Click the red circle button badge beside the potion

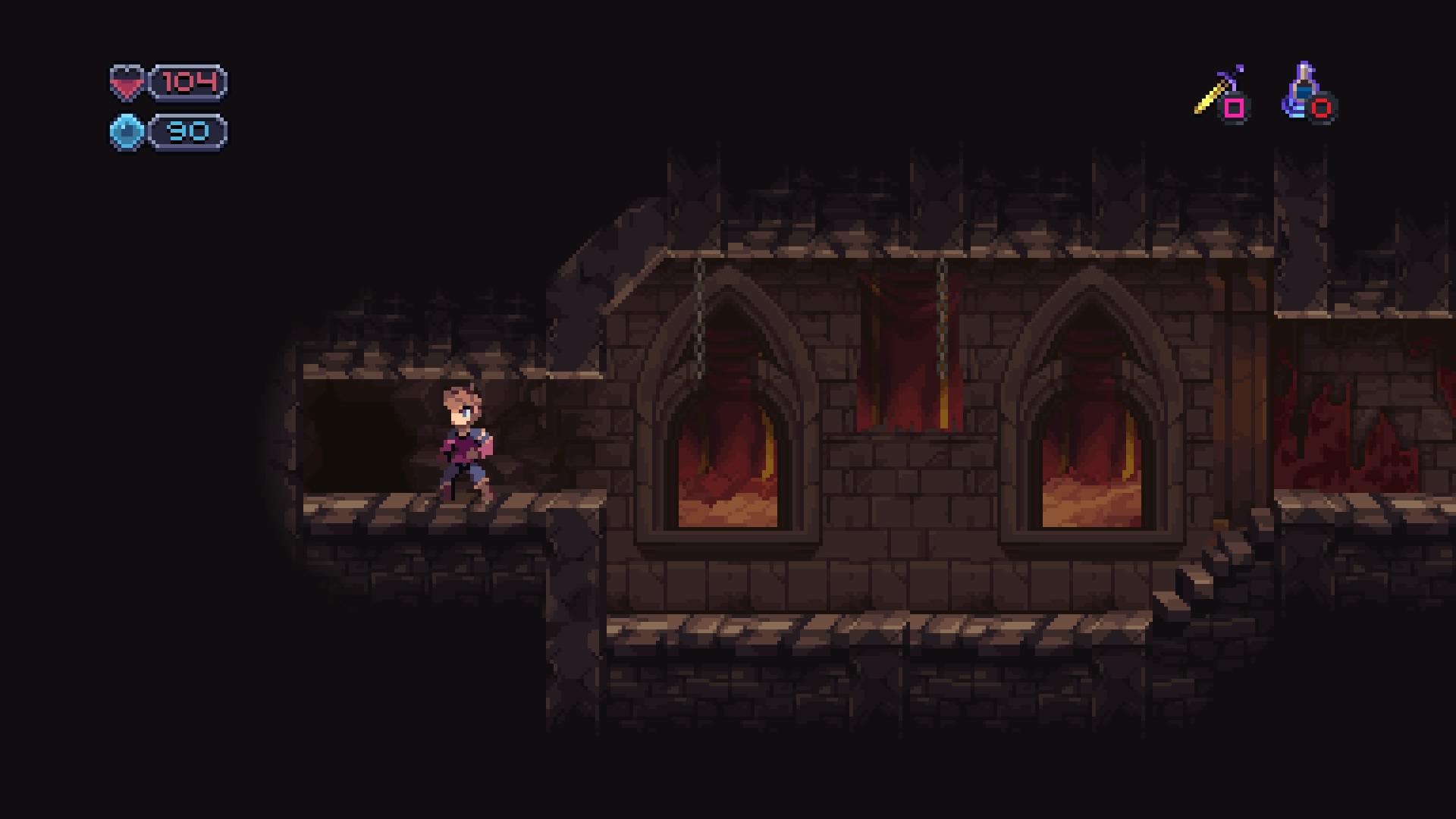click(1320, 108)
